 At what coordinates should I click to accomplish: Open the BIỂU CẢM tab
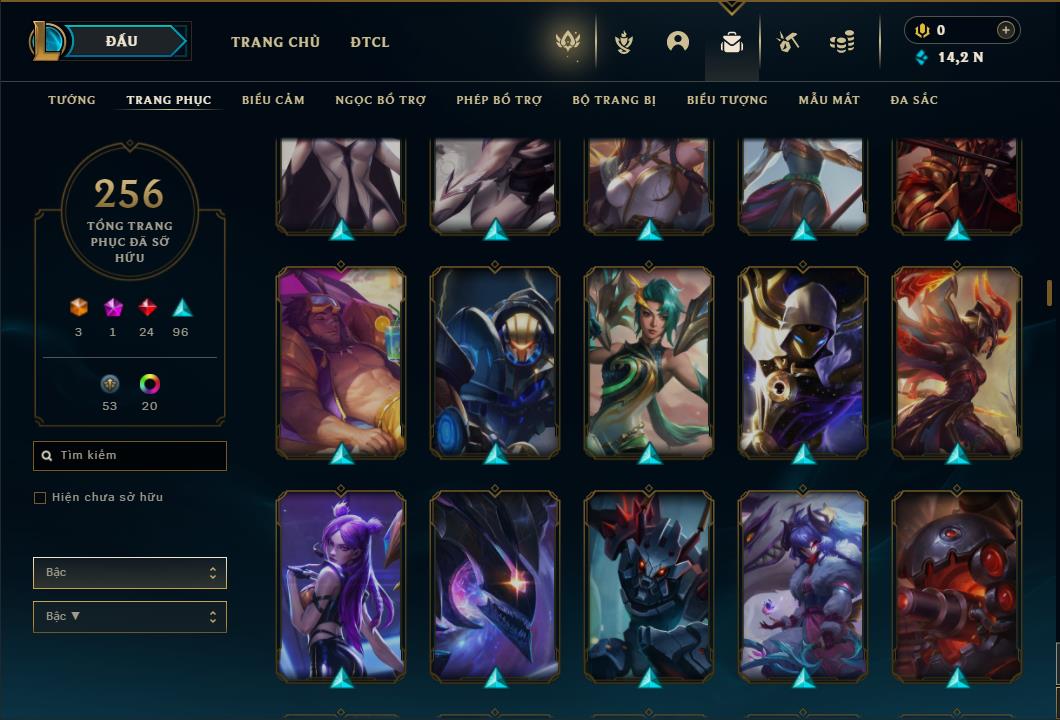pyautogui.click(x=273, y=100)
